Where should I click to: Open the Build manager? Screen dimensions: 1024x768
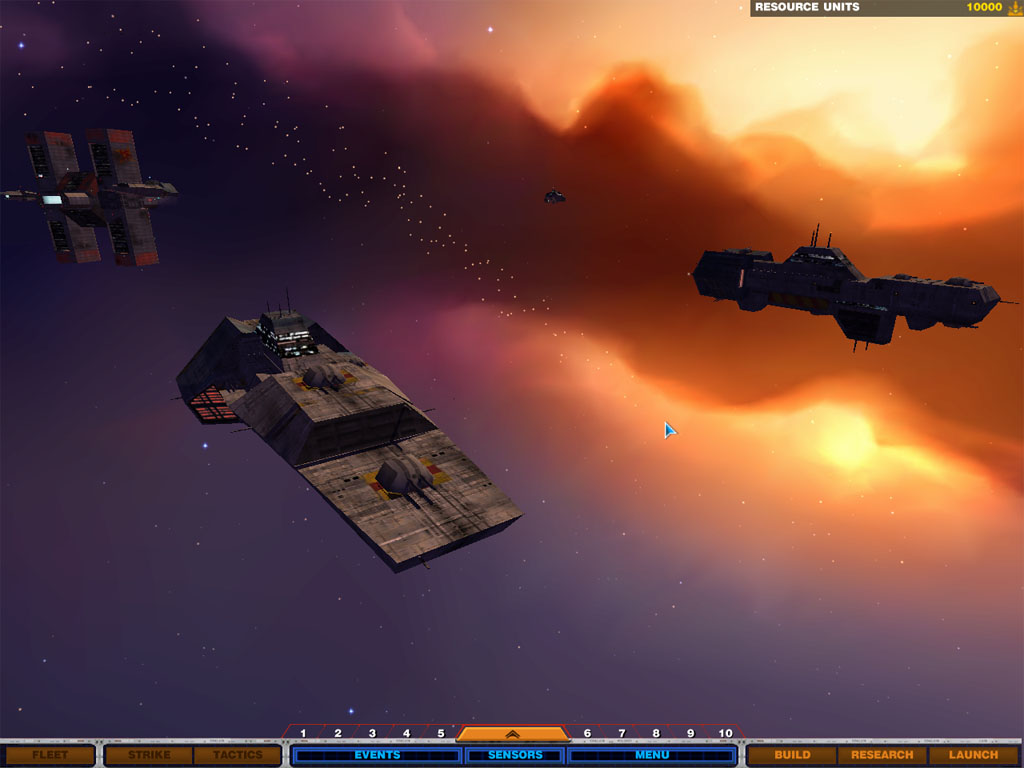click(792, 755)
